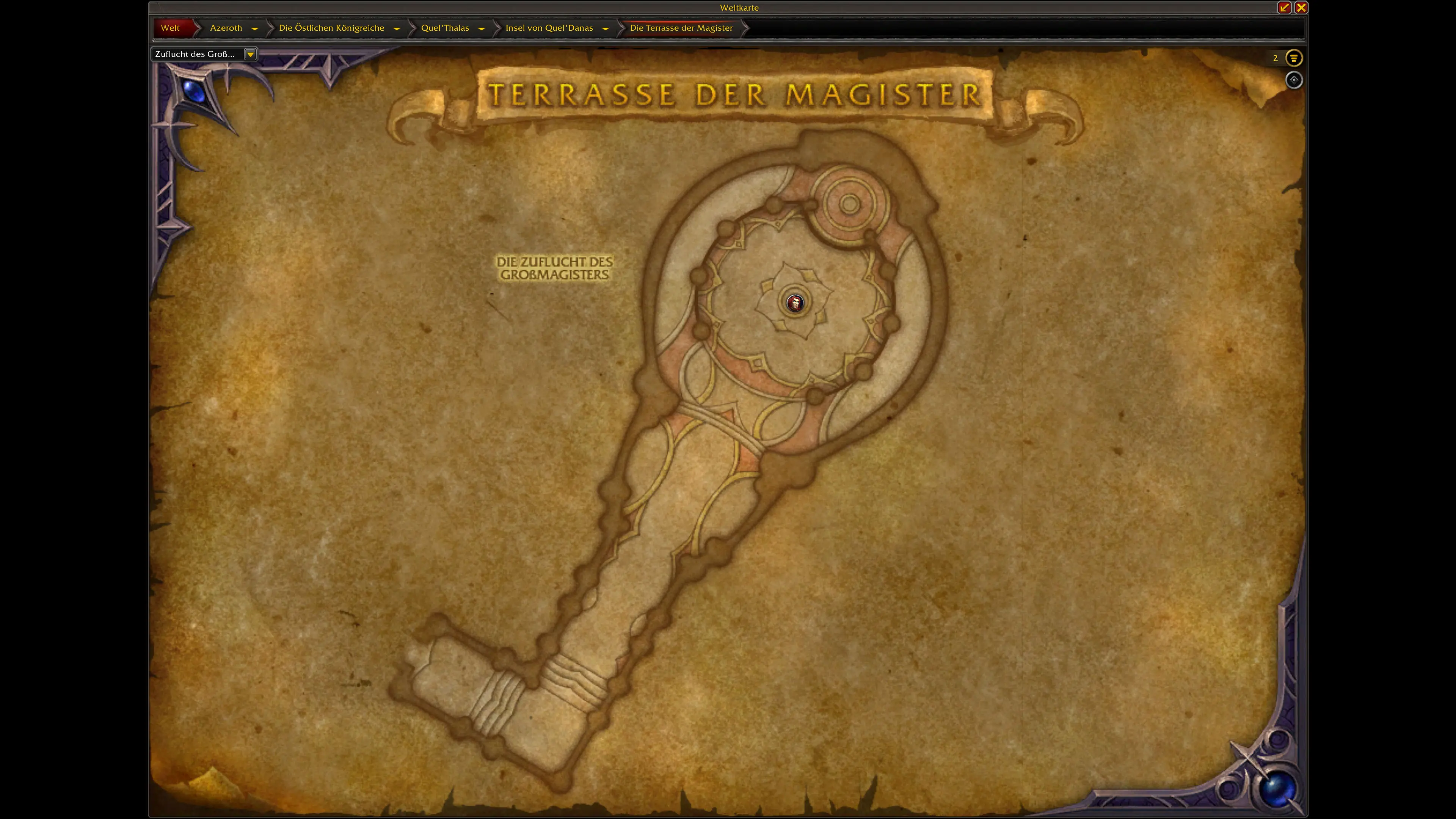The height and width of the screenshot is (819, 1456).
Task: Minimize the world map with the arrow button
Action: point(1284,7)
